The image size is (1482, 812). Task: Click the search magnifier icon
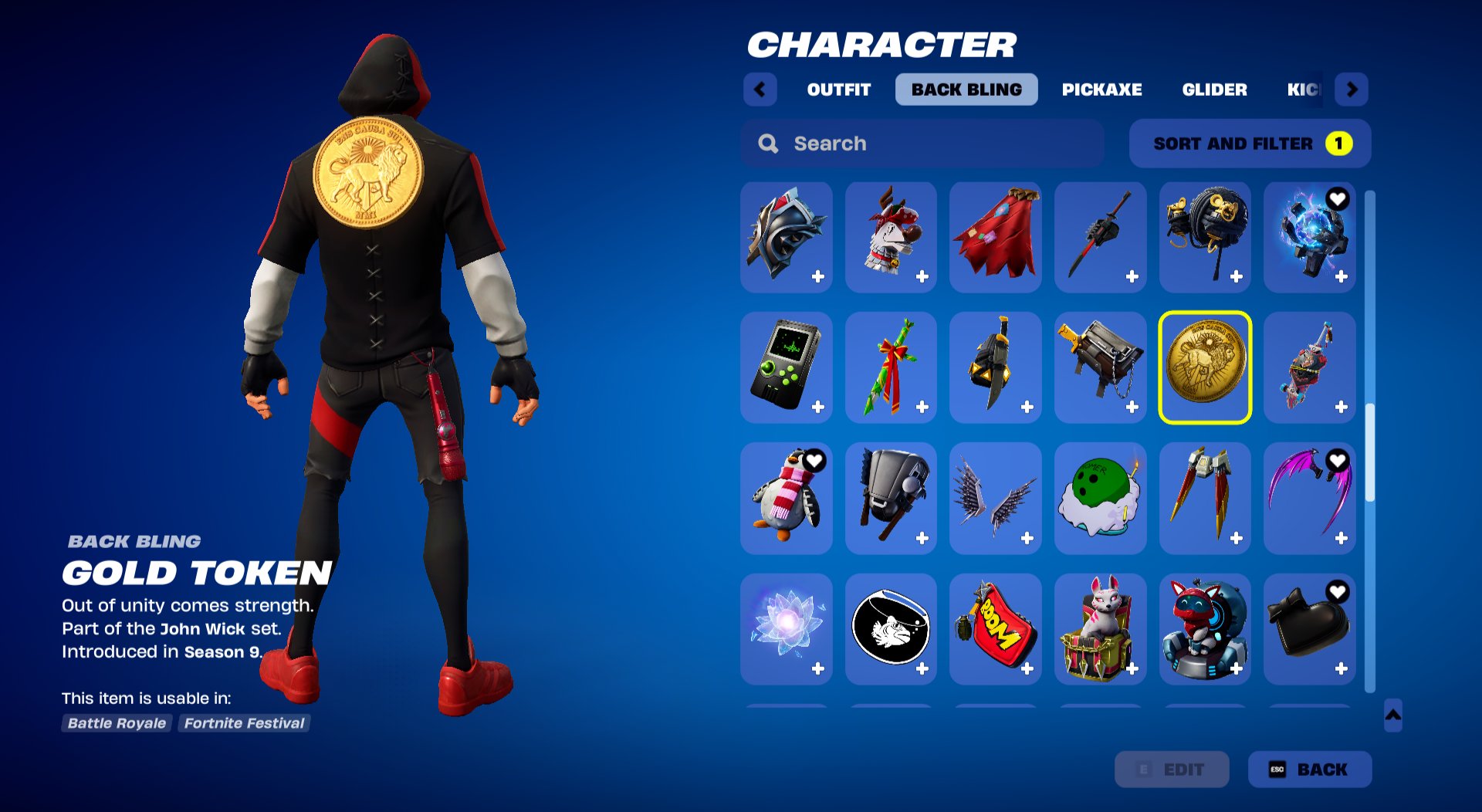tap(768, 144)
